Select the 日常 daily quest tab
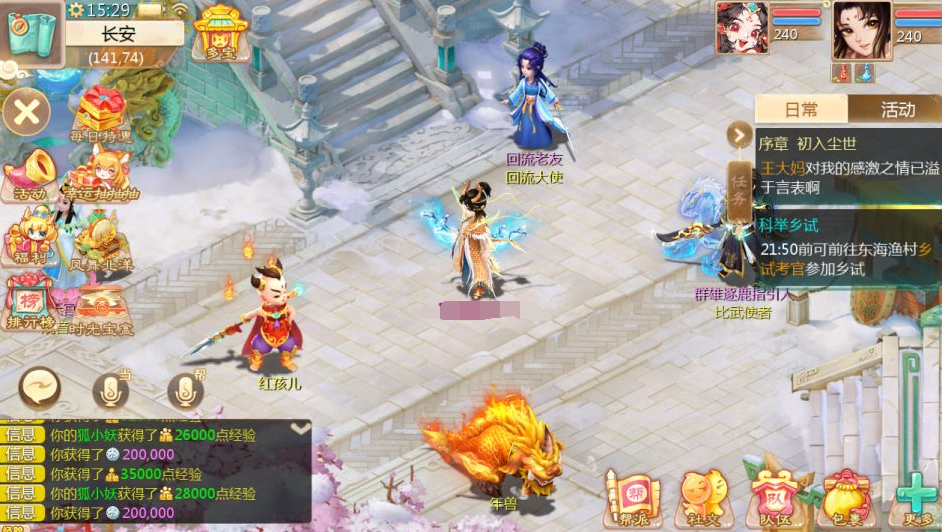Image resolution: width=942 pixels, height=532 pixels. (x=801, y=109)
